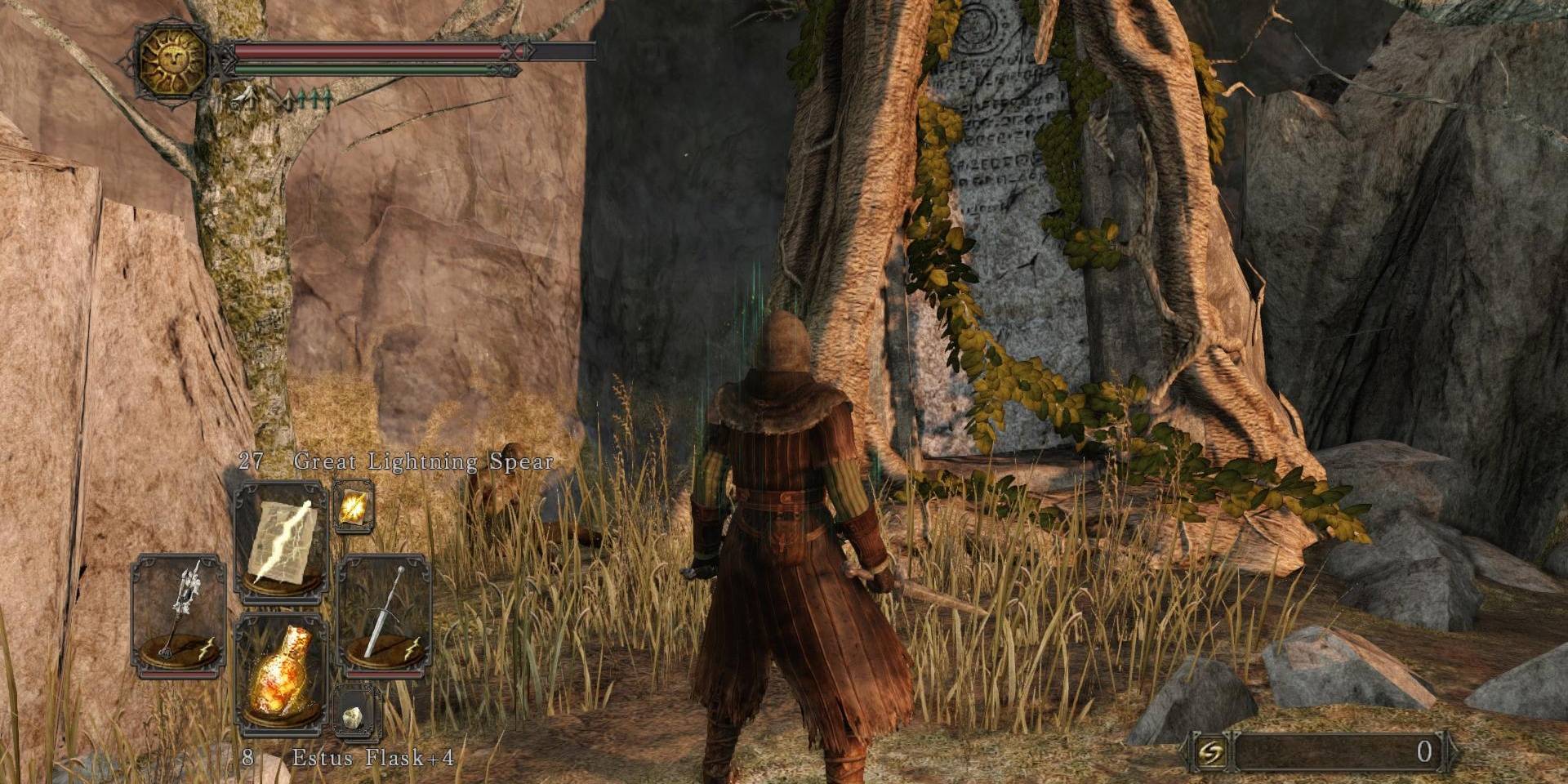Click the glowing Estus Flask+4 item slot
Viewport: 1568px width, 784px height.
(x=283, y=671)
